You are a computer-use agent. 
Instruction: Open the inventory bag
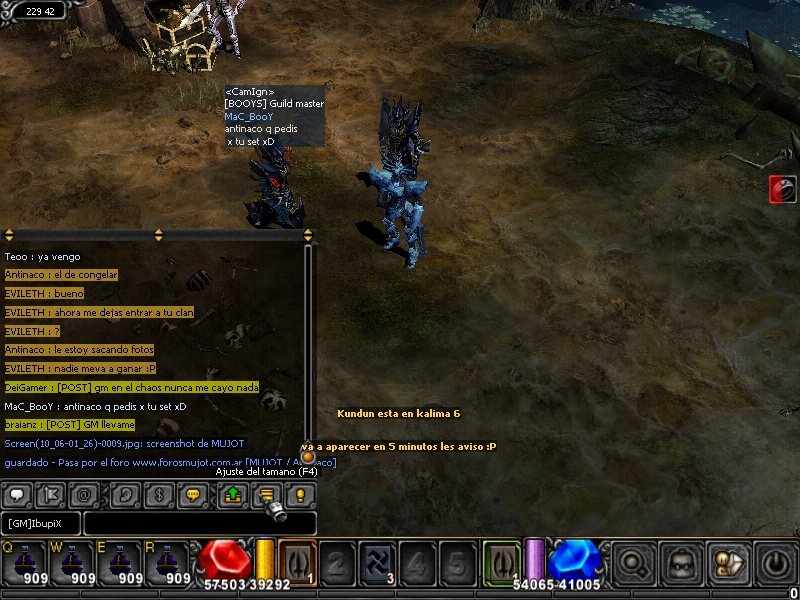point(682,563)
